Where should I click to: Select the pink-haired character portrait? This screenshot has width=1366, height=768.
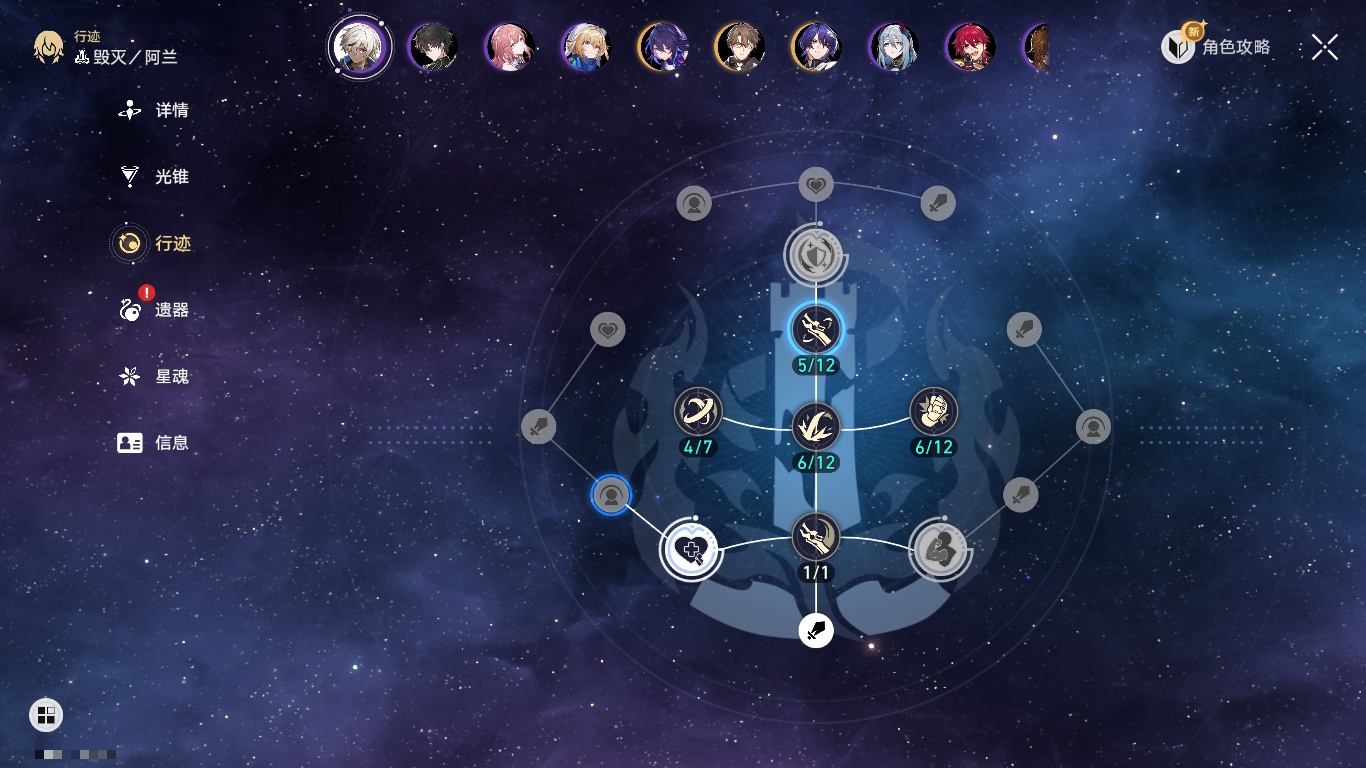509,47
